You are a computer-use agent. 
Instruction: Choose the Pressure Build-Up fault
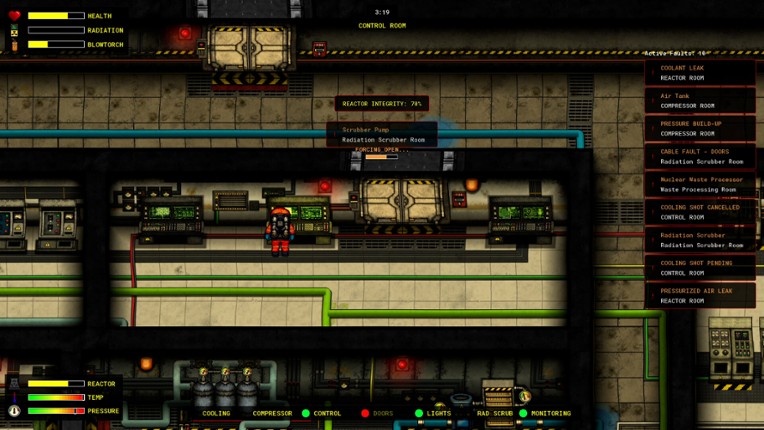pos(700,129)
